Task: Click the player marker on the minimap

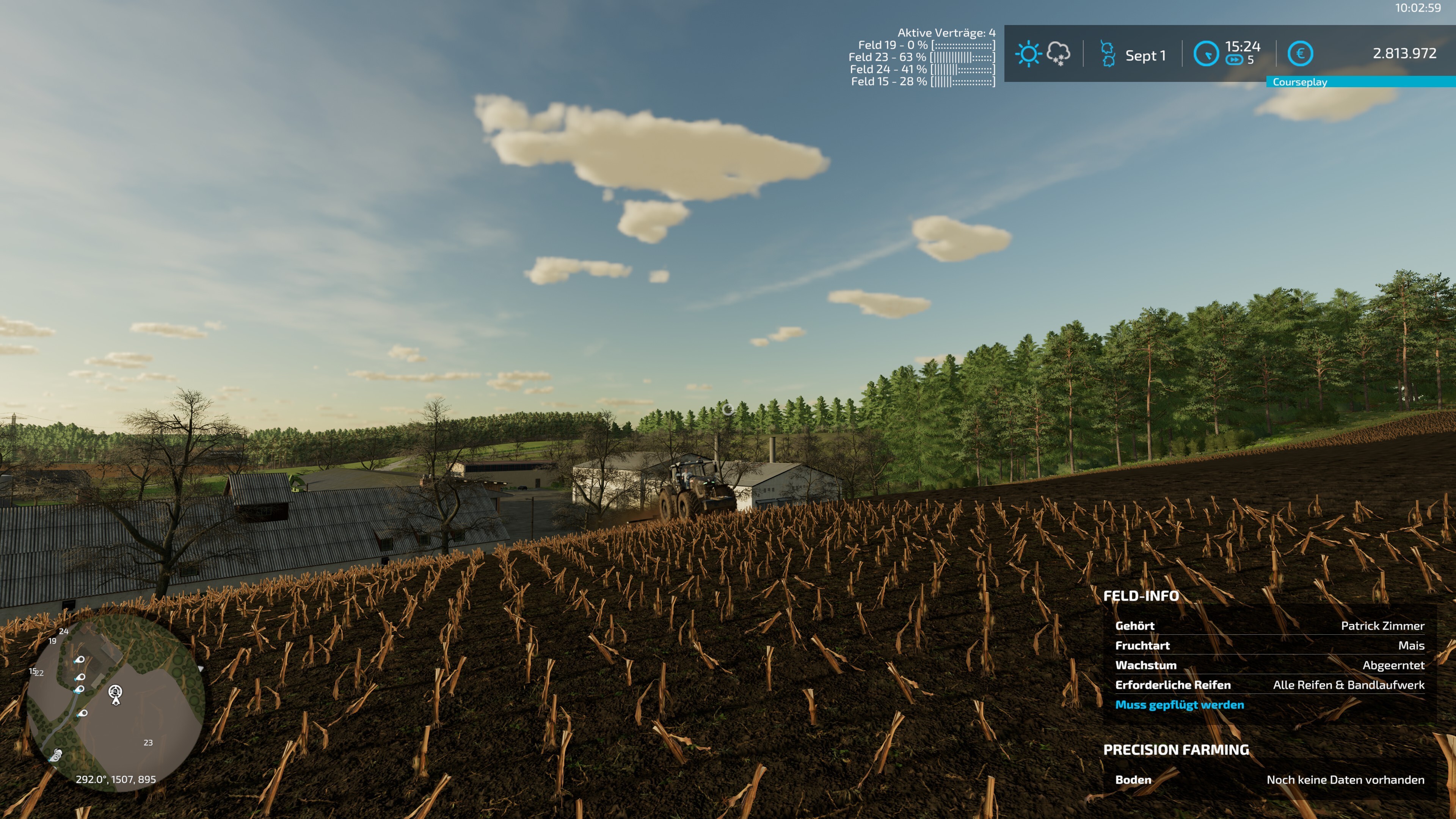Action: pyautogui.click(x=115, y=694)
